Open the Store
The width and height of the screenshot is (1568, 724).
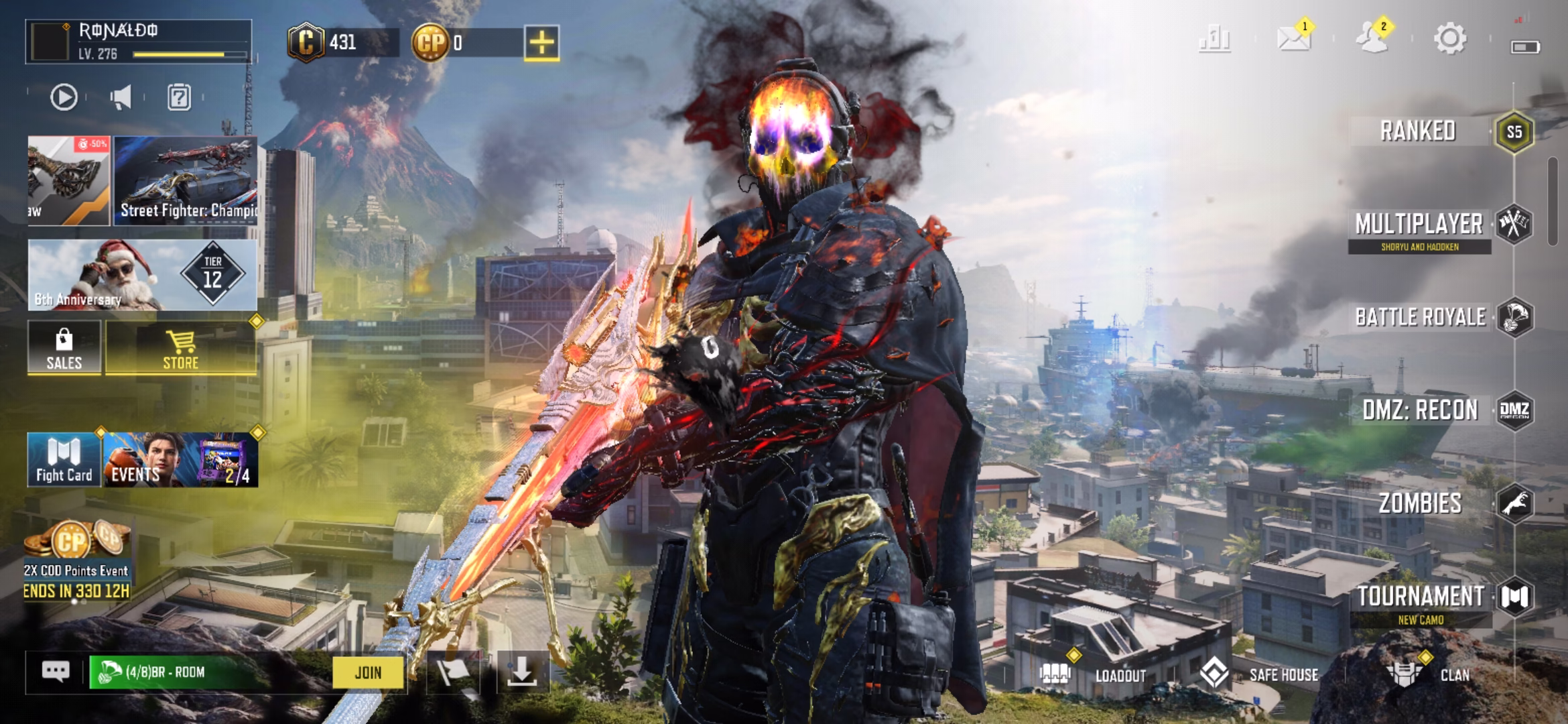point(181,348)
